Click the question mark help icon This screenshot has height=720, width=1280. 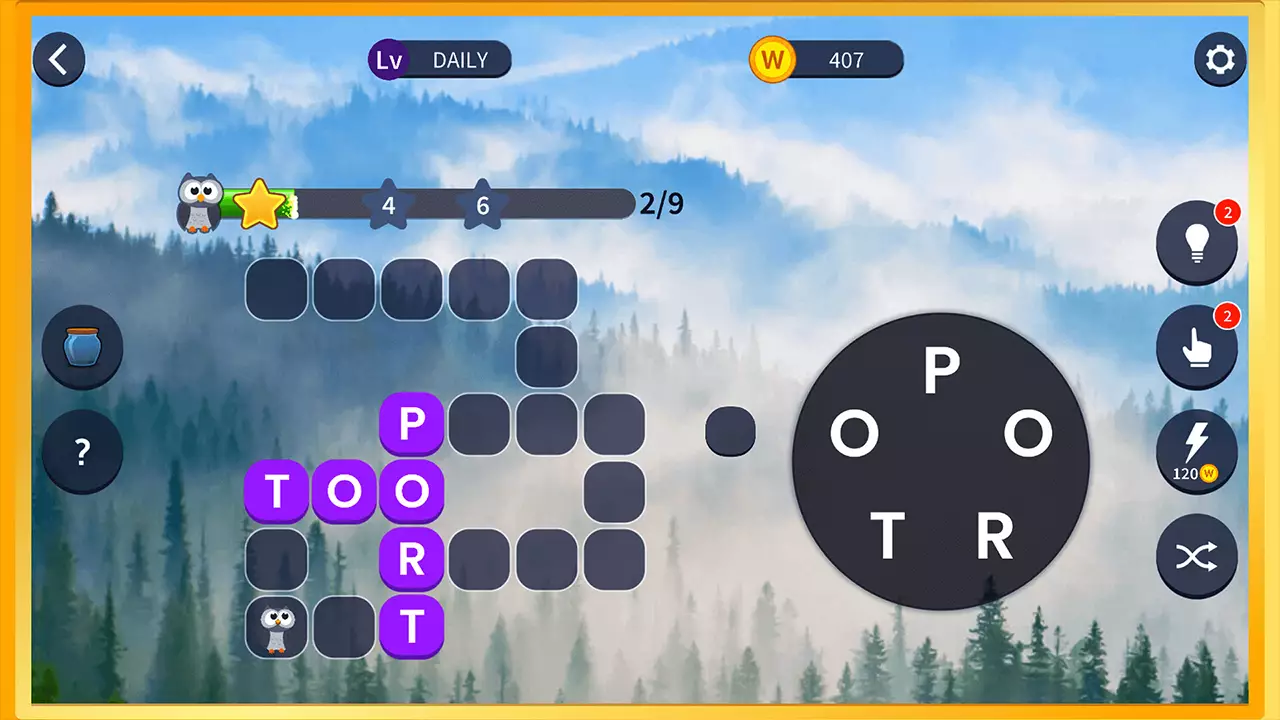83,451
